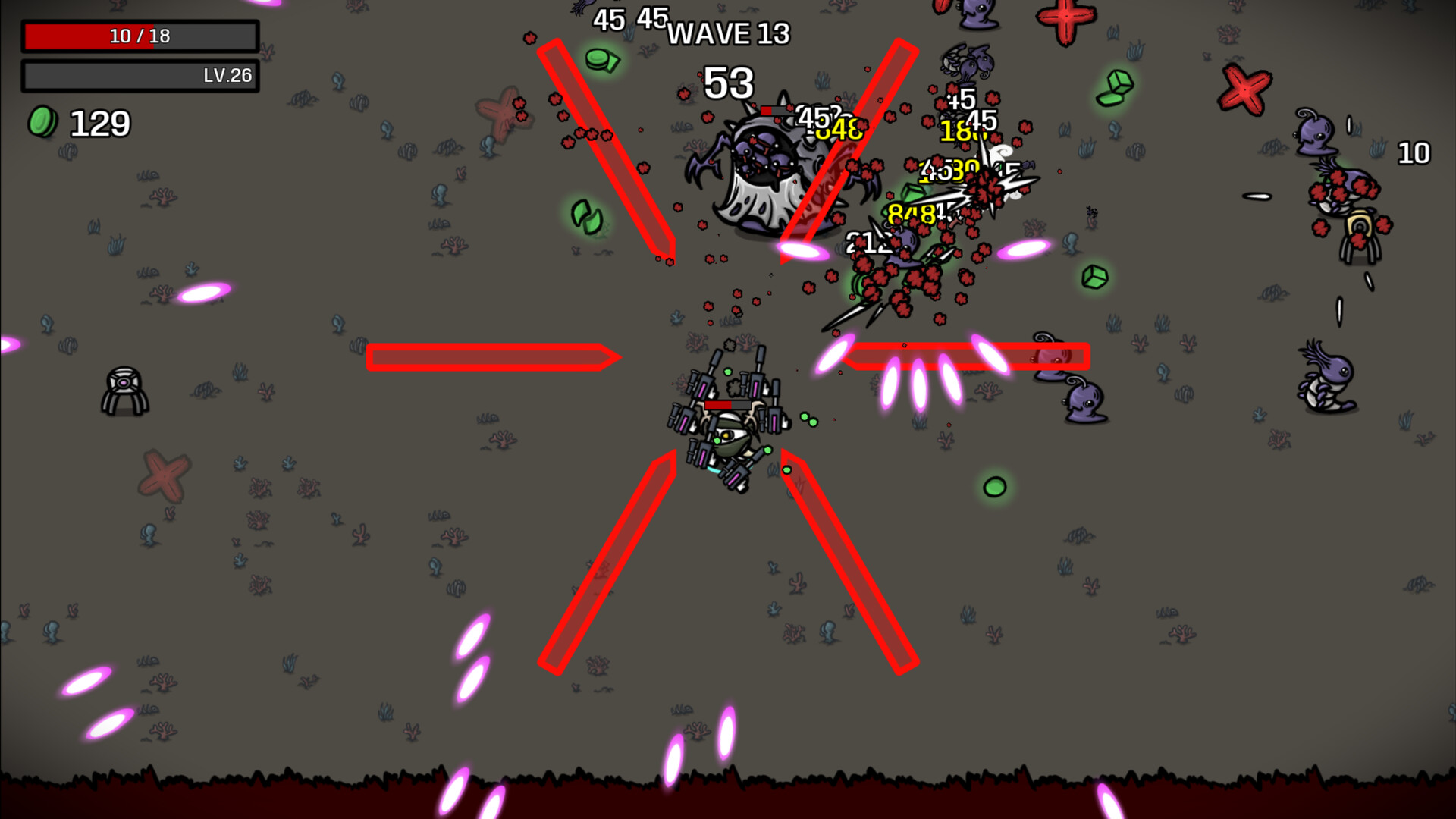The image size is (1456, 819).
Task: Click the reddish X mark on the lower left
Action: click(163, 478)
